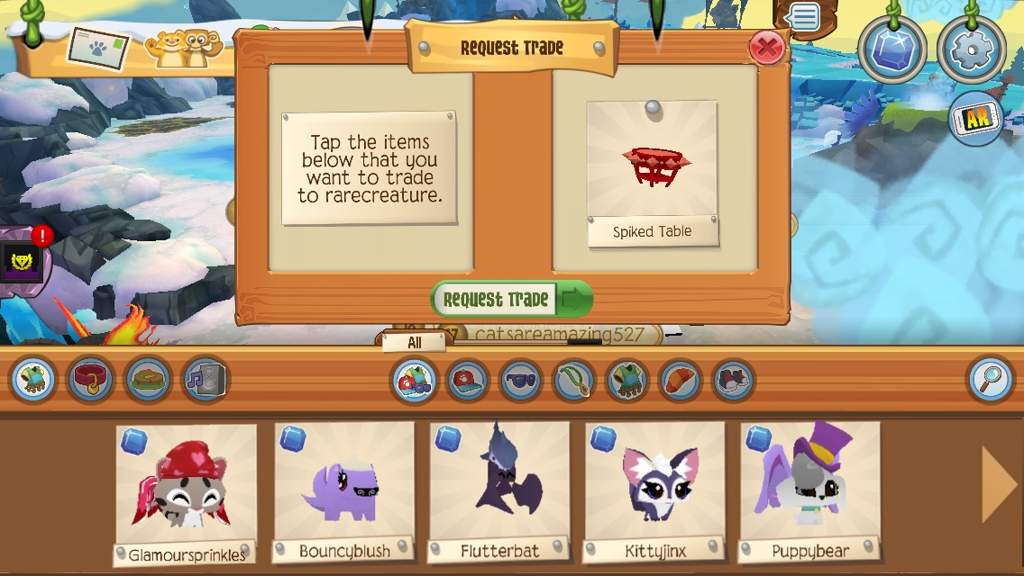The image size is (1024, 576).
Task: Filter by blue sunglasses category
Action: coord(521,381)
